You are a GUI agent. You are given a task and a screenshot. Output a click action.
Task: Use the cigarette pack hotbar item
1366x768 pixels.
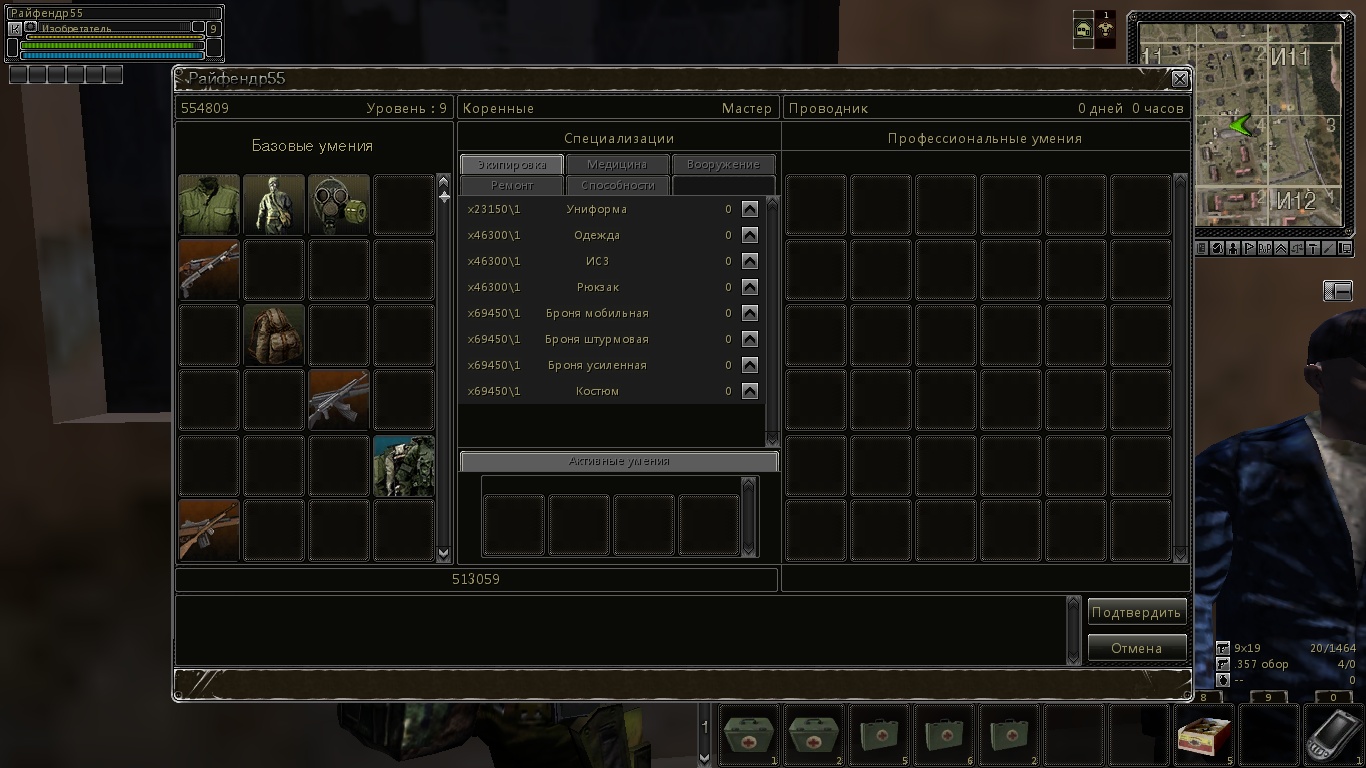[1205, 735]
